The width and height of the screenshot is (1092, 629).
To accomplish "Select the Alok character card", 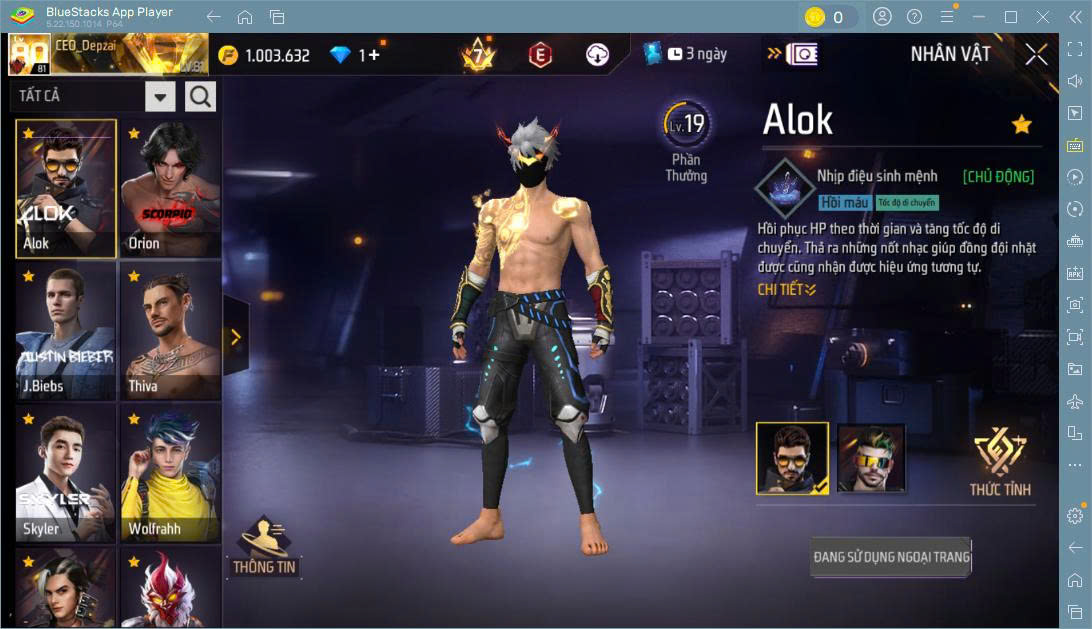I will [x=66, y=188].
